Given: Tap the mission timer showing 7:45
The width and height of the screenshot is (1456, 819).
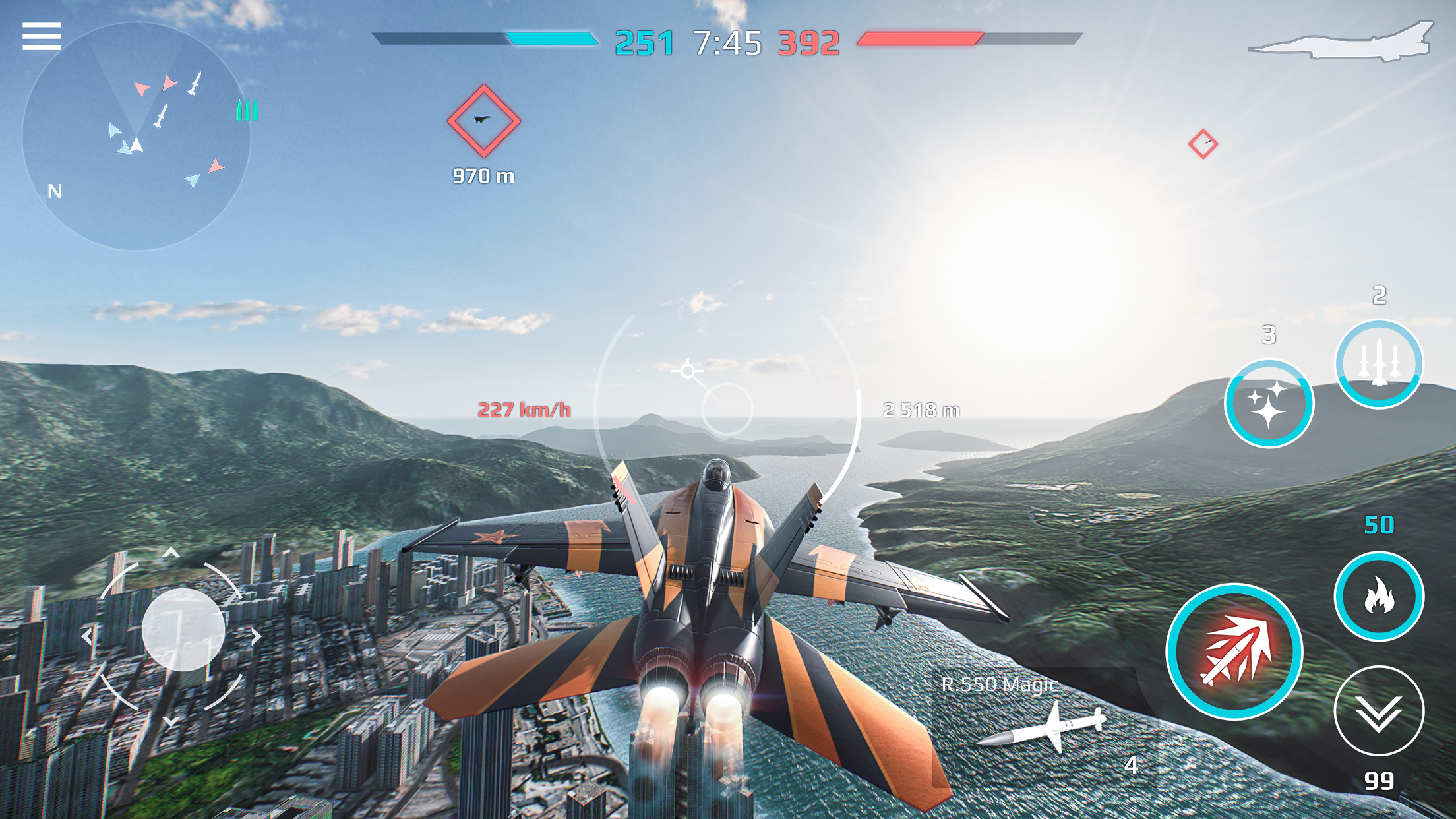Looking at the screenshot, I should 727,43.
